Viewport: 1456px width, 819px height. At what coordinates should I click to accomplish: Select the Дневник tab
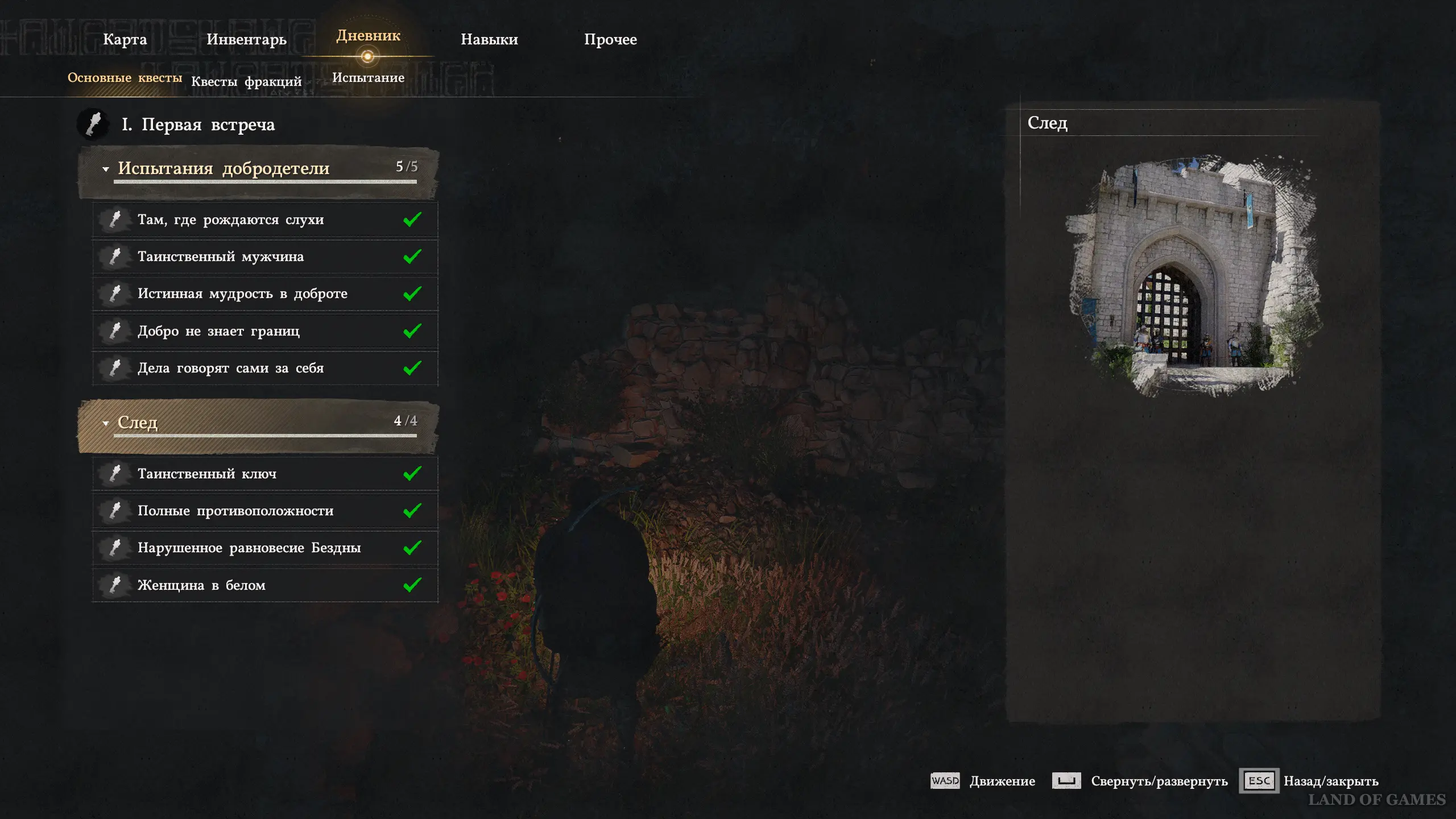click(368, 36)
